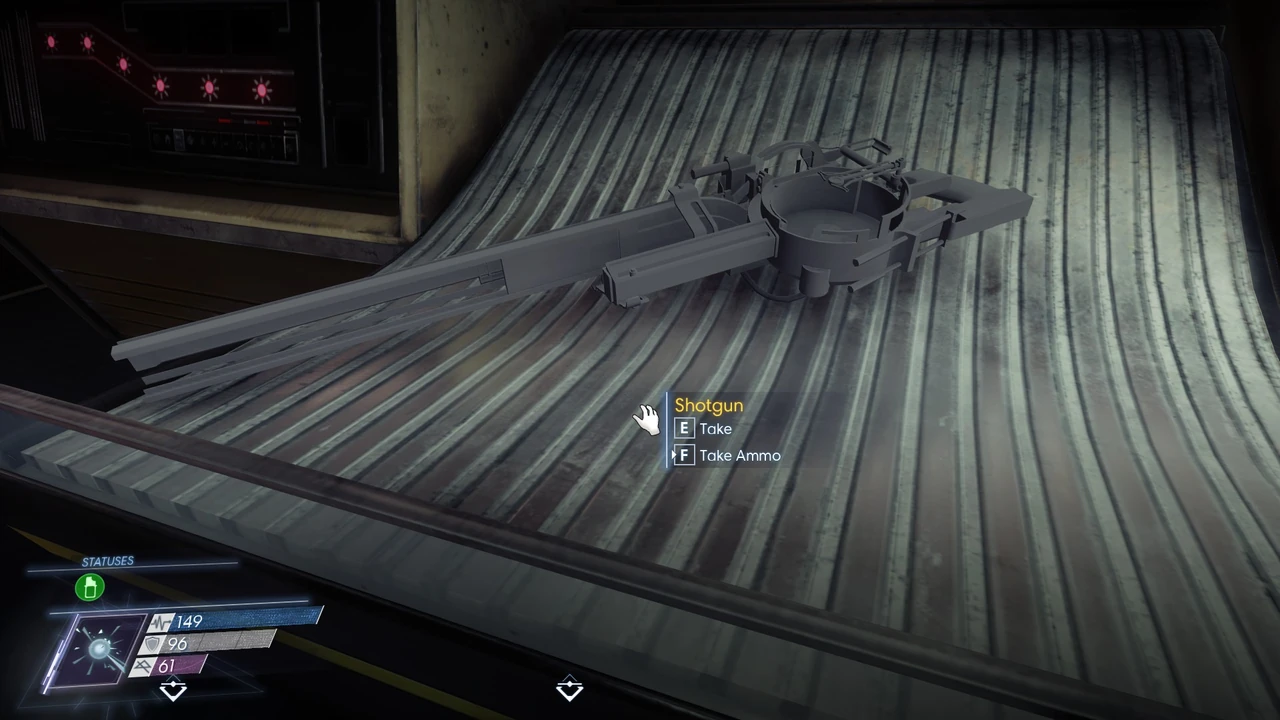The image size is (1280, 720).
Task: Click the green status effect icon under Statuses
Action: (90, 587)
